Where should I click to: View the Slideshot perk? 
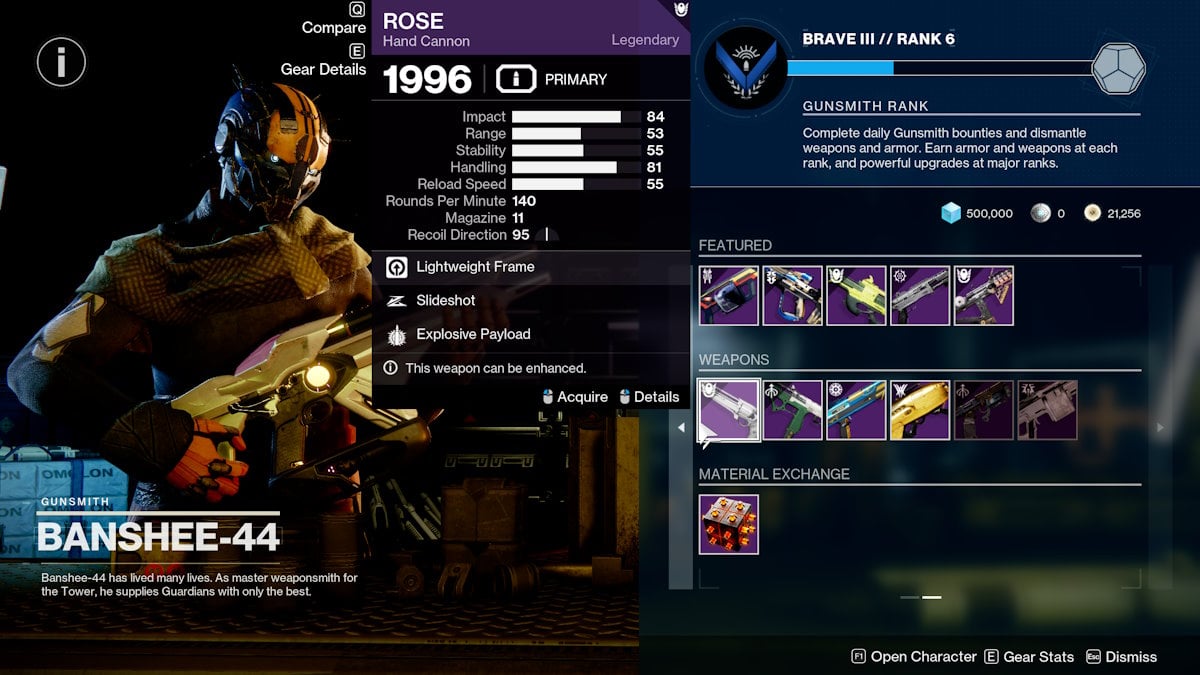[x=445, y=300]
